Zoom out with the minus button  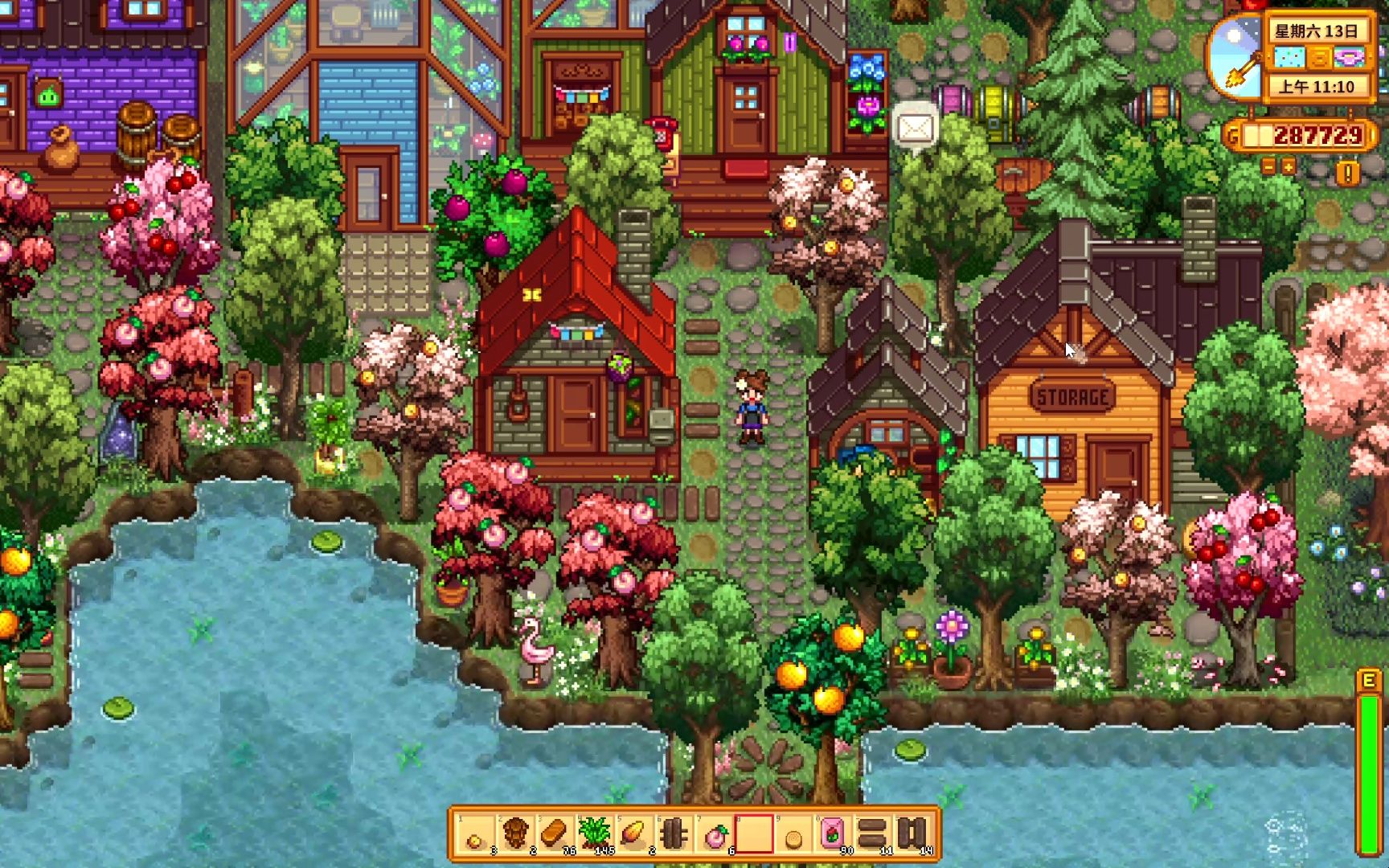(x=1268, y=166)
